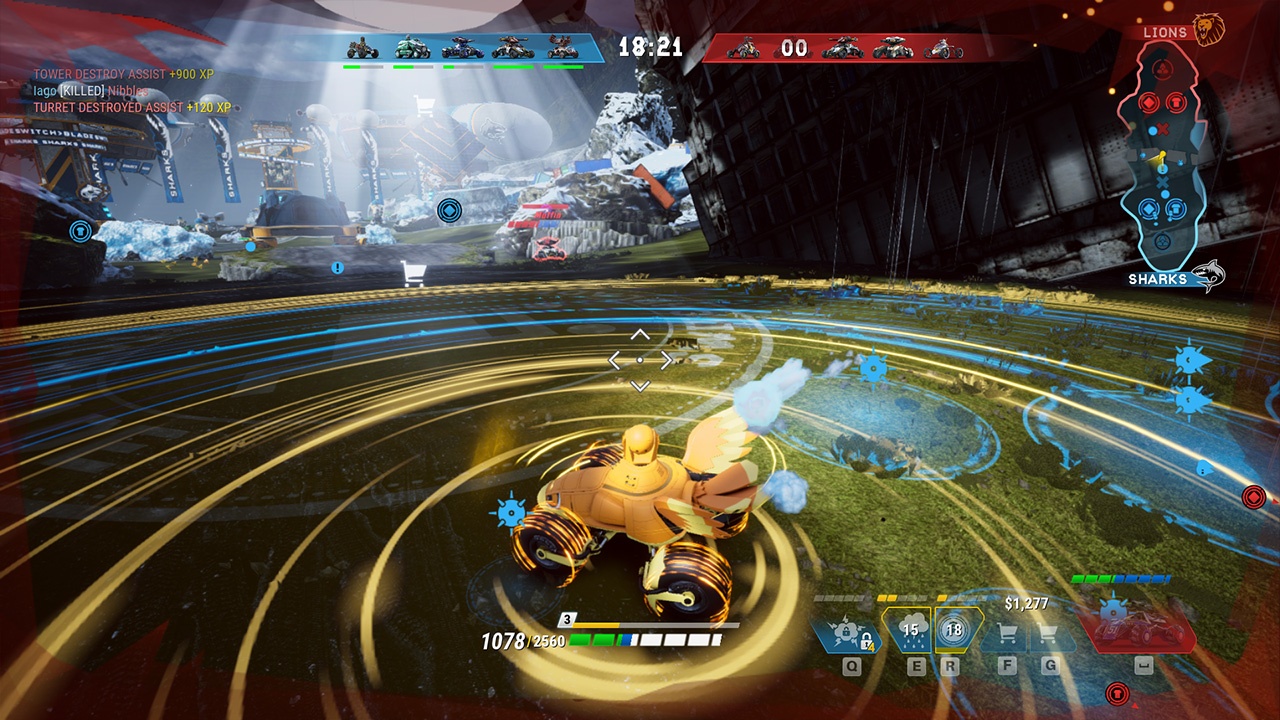Trigger the circular pulse ability
Viewport: 1280px width, 720px height.
click(953, 630)
